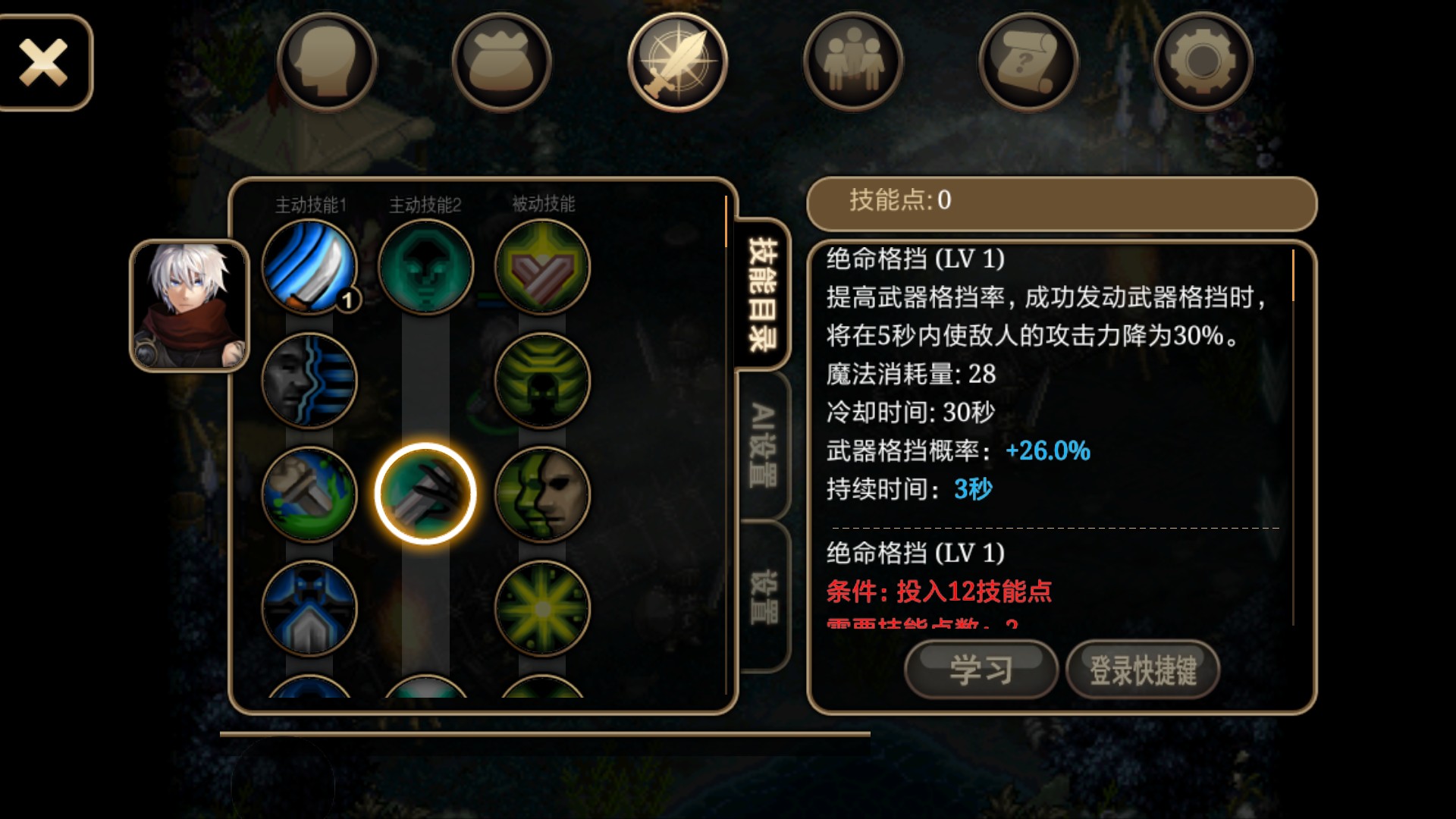1456x819 pixels.
Task: Select the two-faced green passive skill
Action: (542, 494)
